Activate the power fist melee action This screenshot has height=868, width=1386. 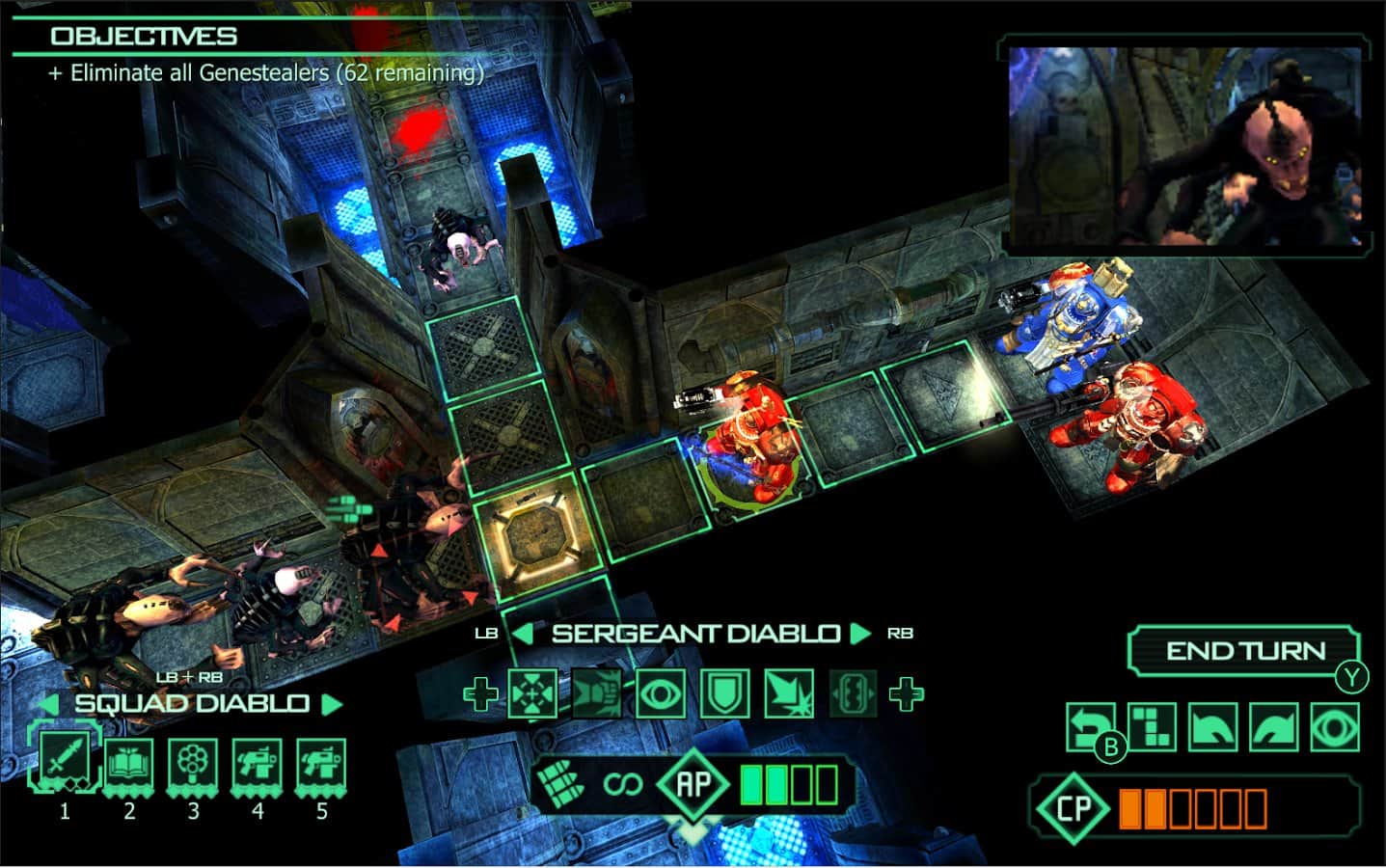[x=597, y=693]
